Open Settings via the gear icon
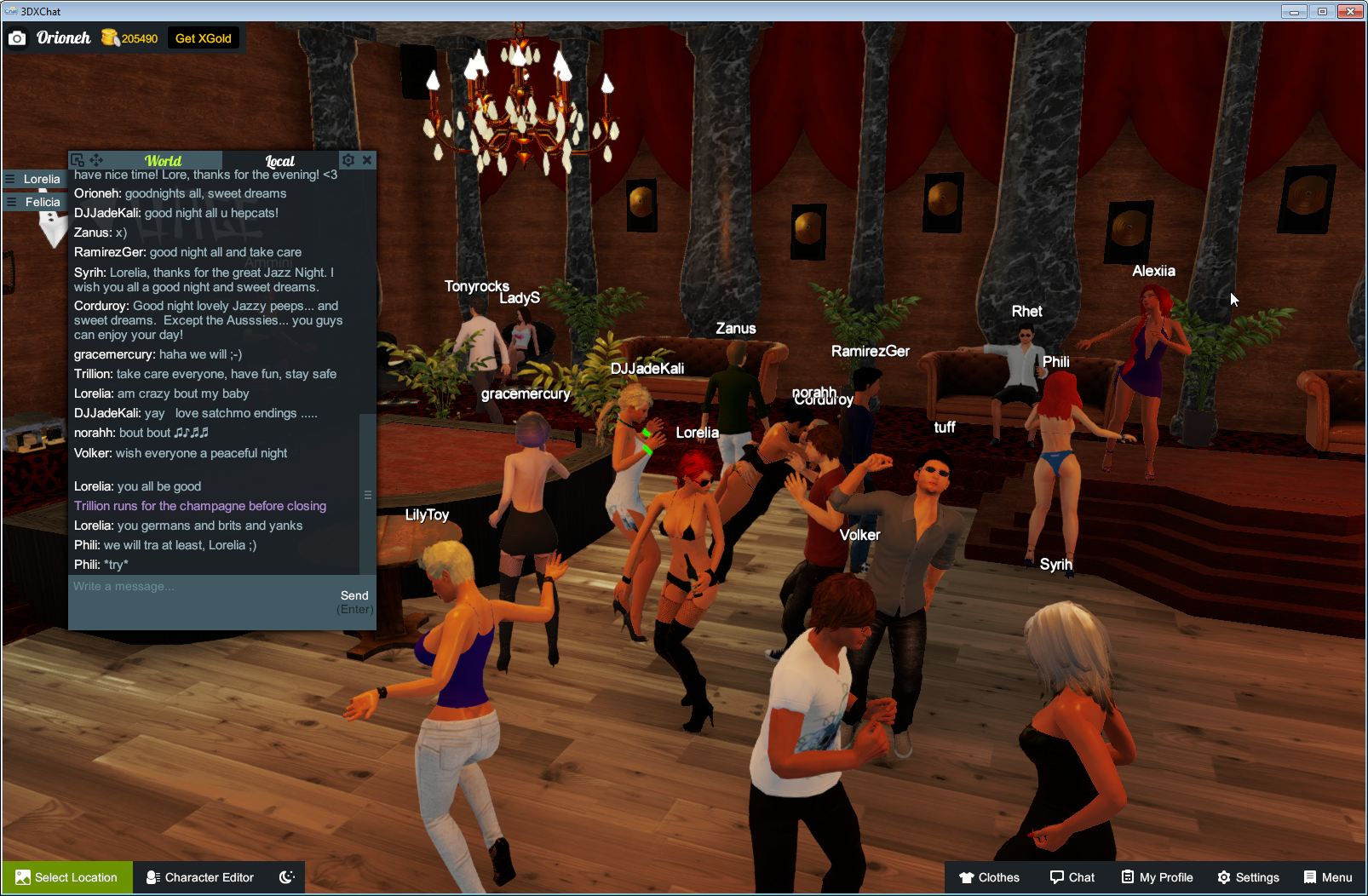Screen dimensions: 1368x896 [x=1227, y=877]
